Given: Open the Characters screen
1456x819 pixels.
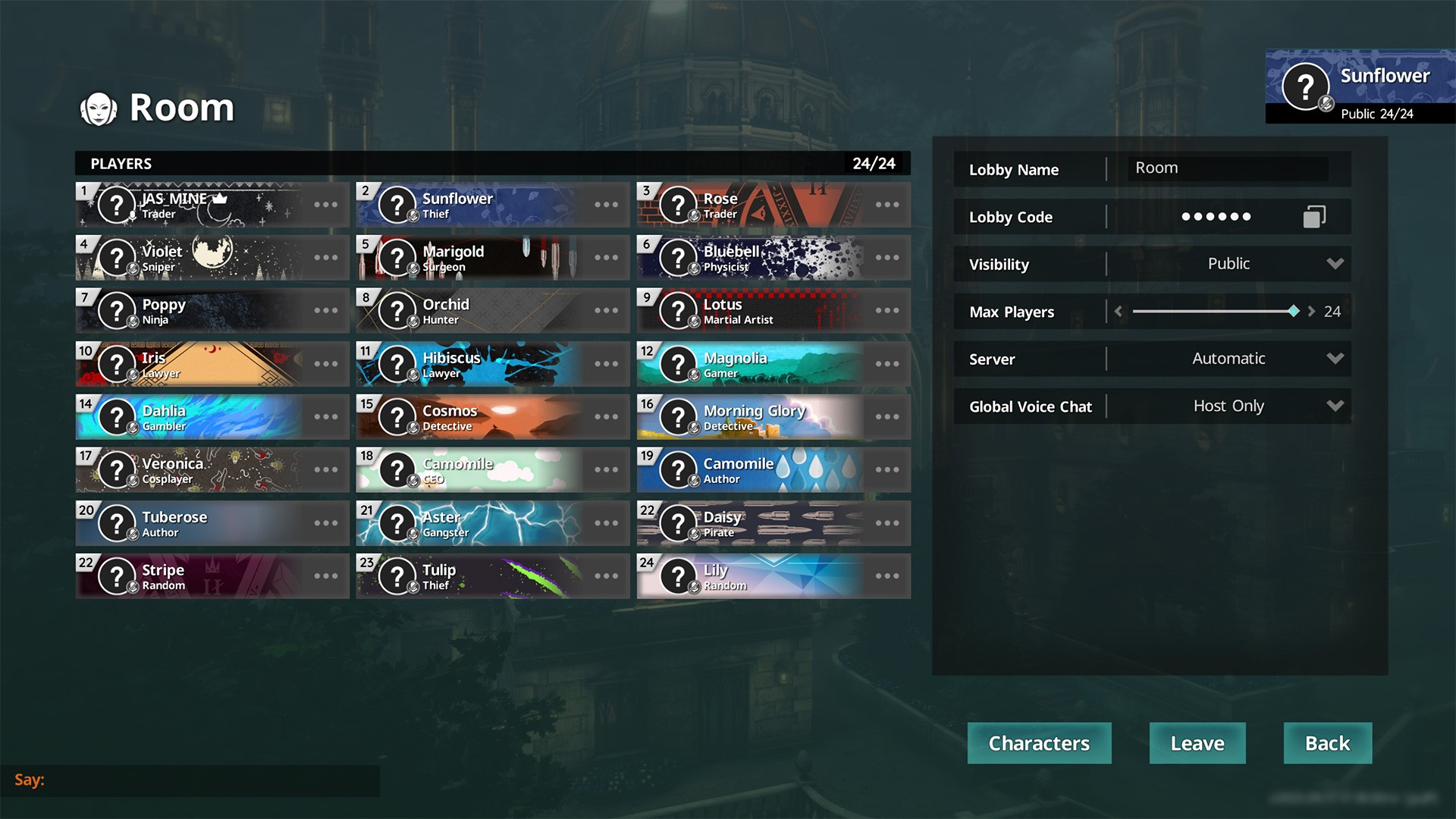Looking at the screenshot, I should (1039, 743).
